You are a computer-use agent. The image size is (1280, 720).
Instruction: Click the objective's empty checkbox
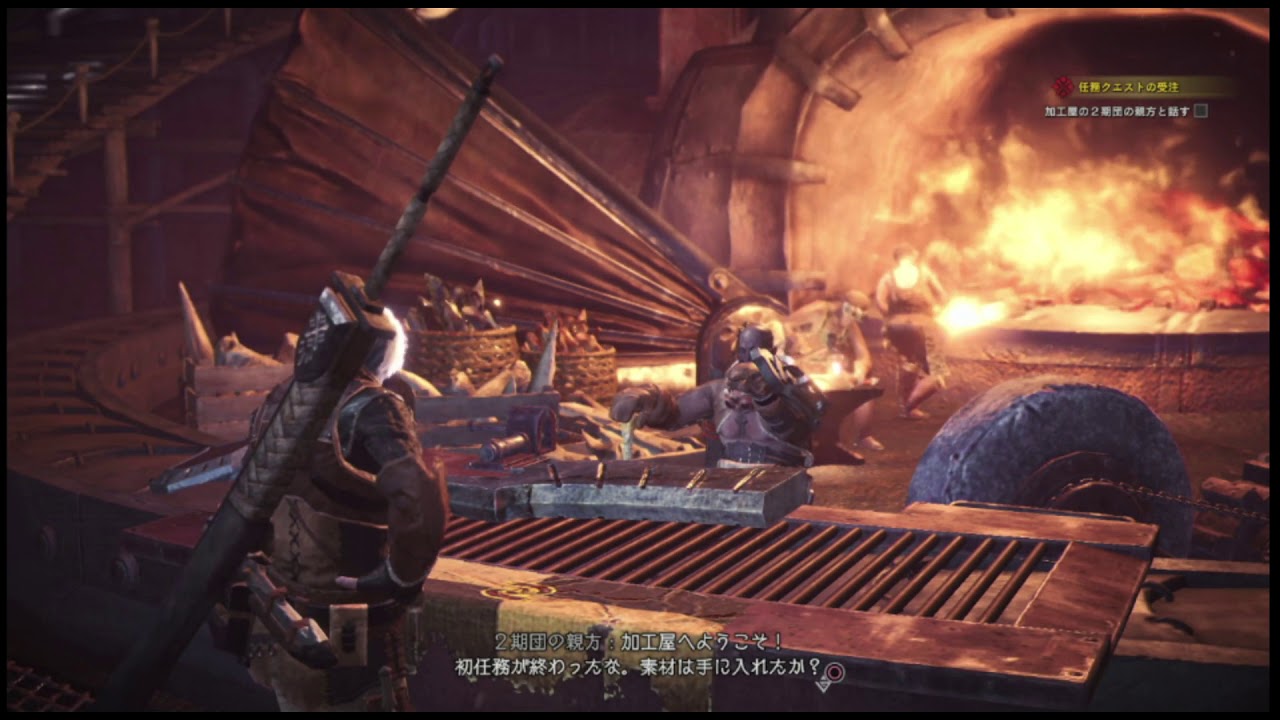[x=1200, y=111]
